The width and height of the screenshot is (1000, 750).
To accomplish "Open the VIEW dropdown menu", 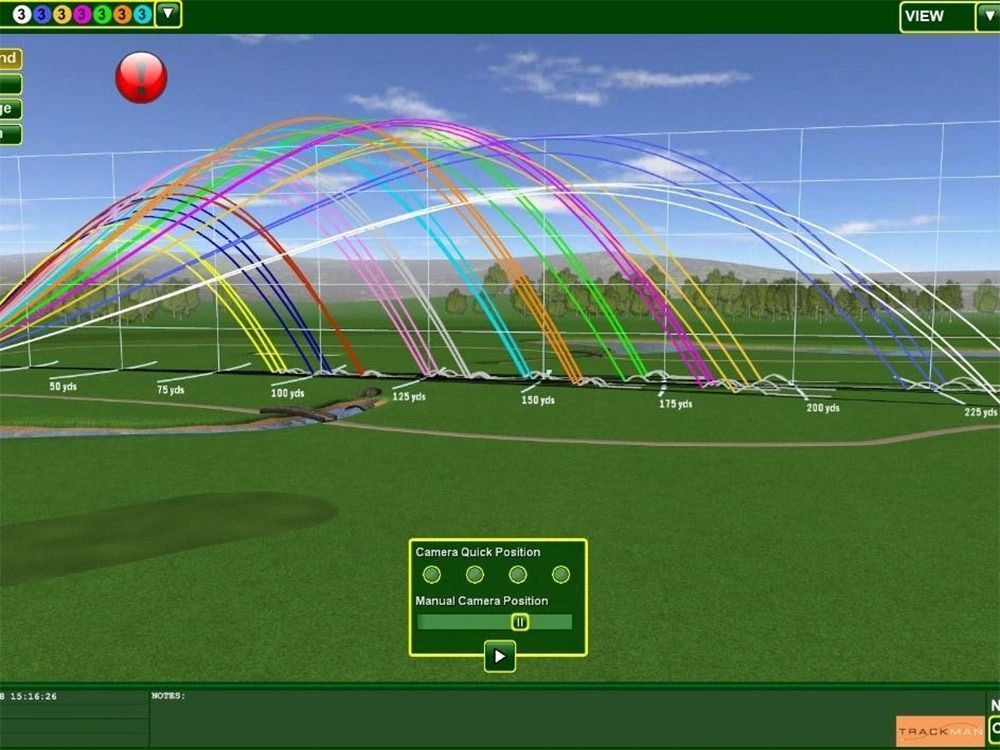I will 937,16.
